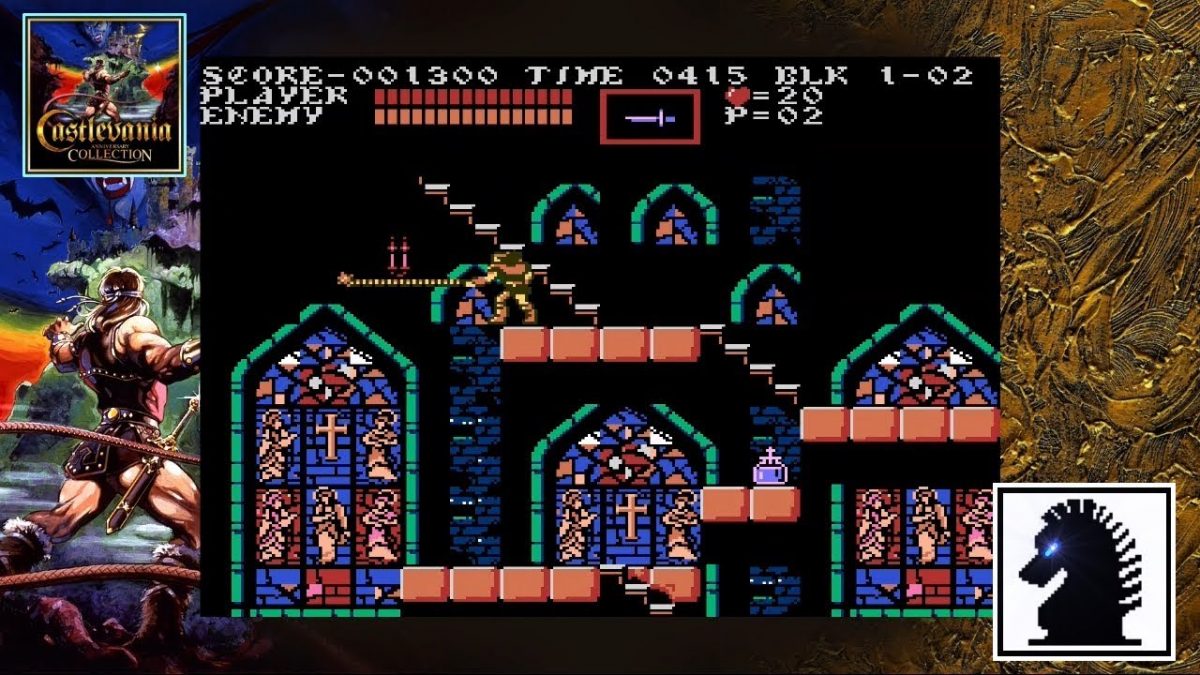Click the Castlevania Anniversary Collection cover
This screenshot has width=1200, height=675.
click(x=105, y=95)
